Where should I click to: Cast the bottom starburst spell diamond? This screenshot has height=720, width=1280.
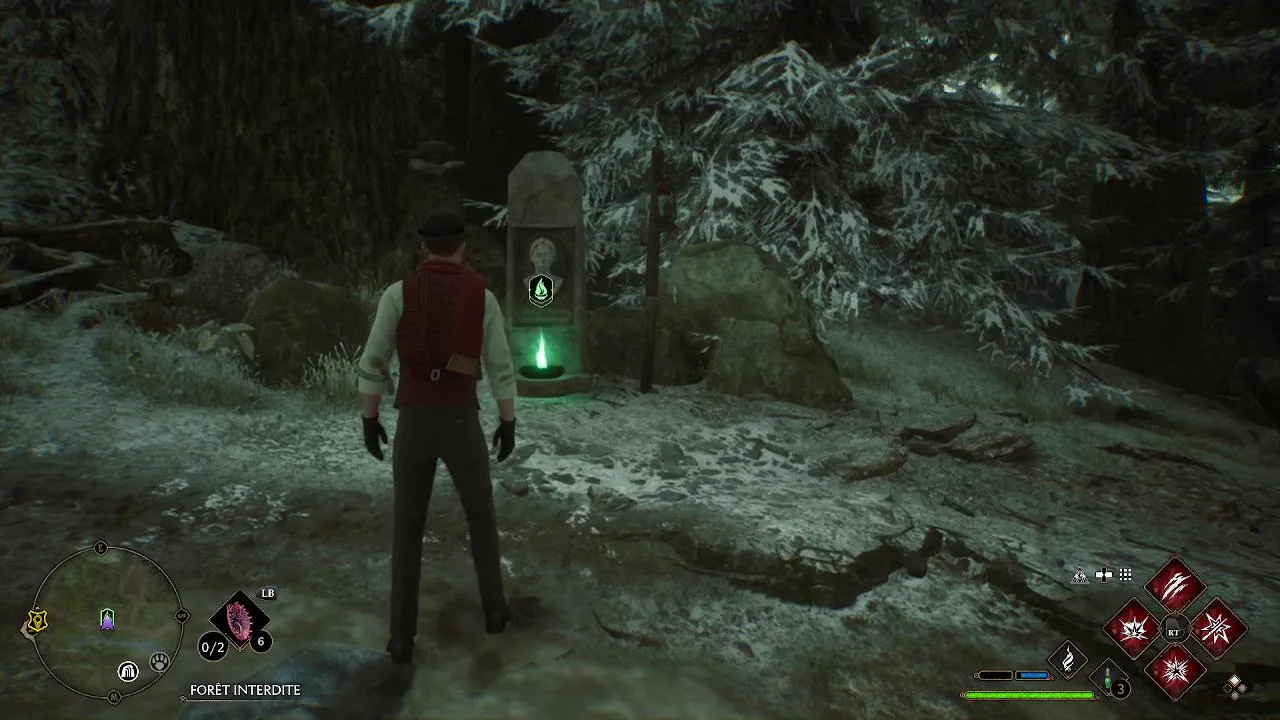pos(1174,670)
